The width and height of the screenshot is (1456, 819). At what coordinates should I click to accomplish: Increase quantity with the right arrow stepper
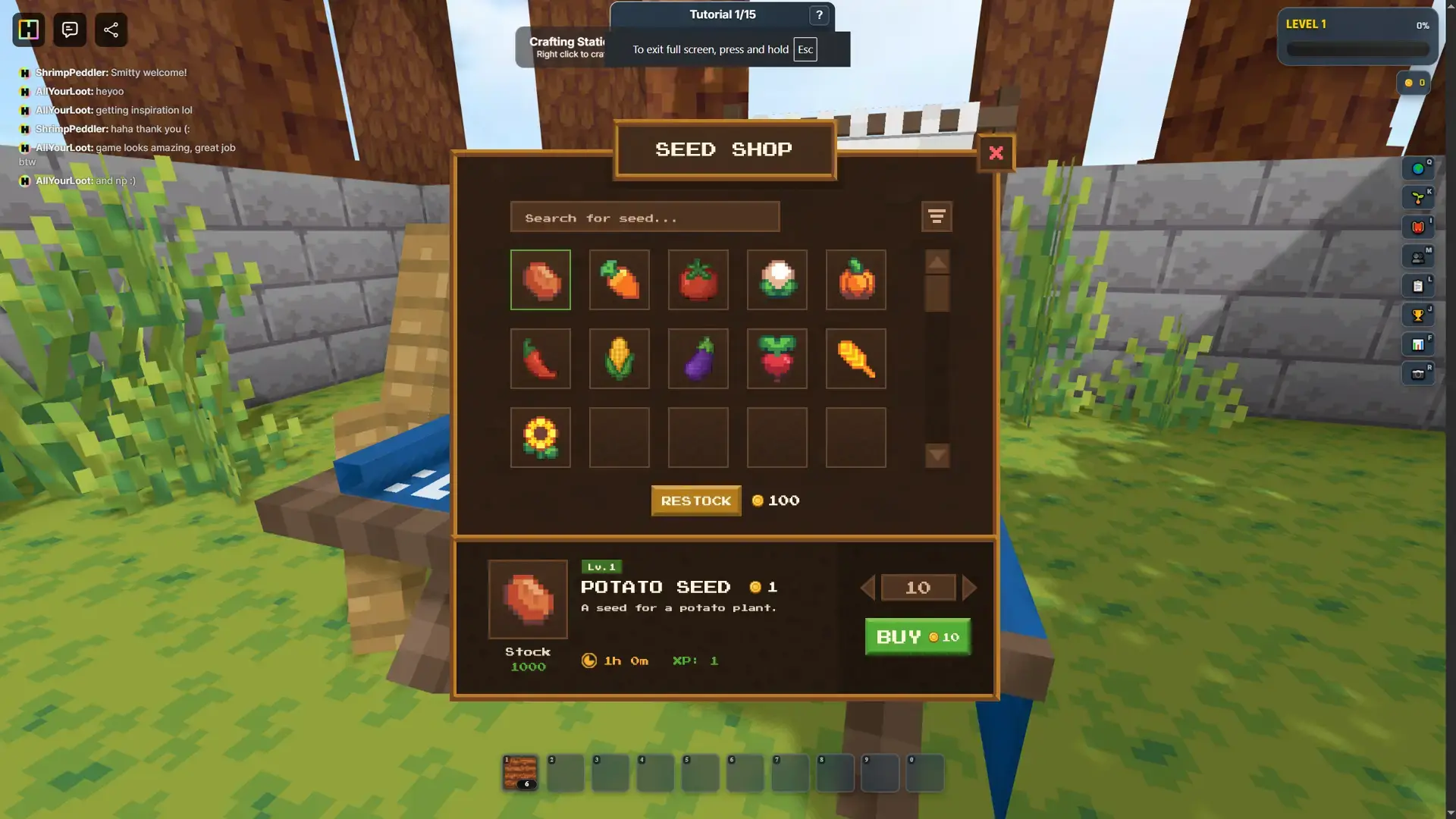pos(971,587)
